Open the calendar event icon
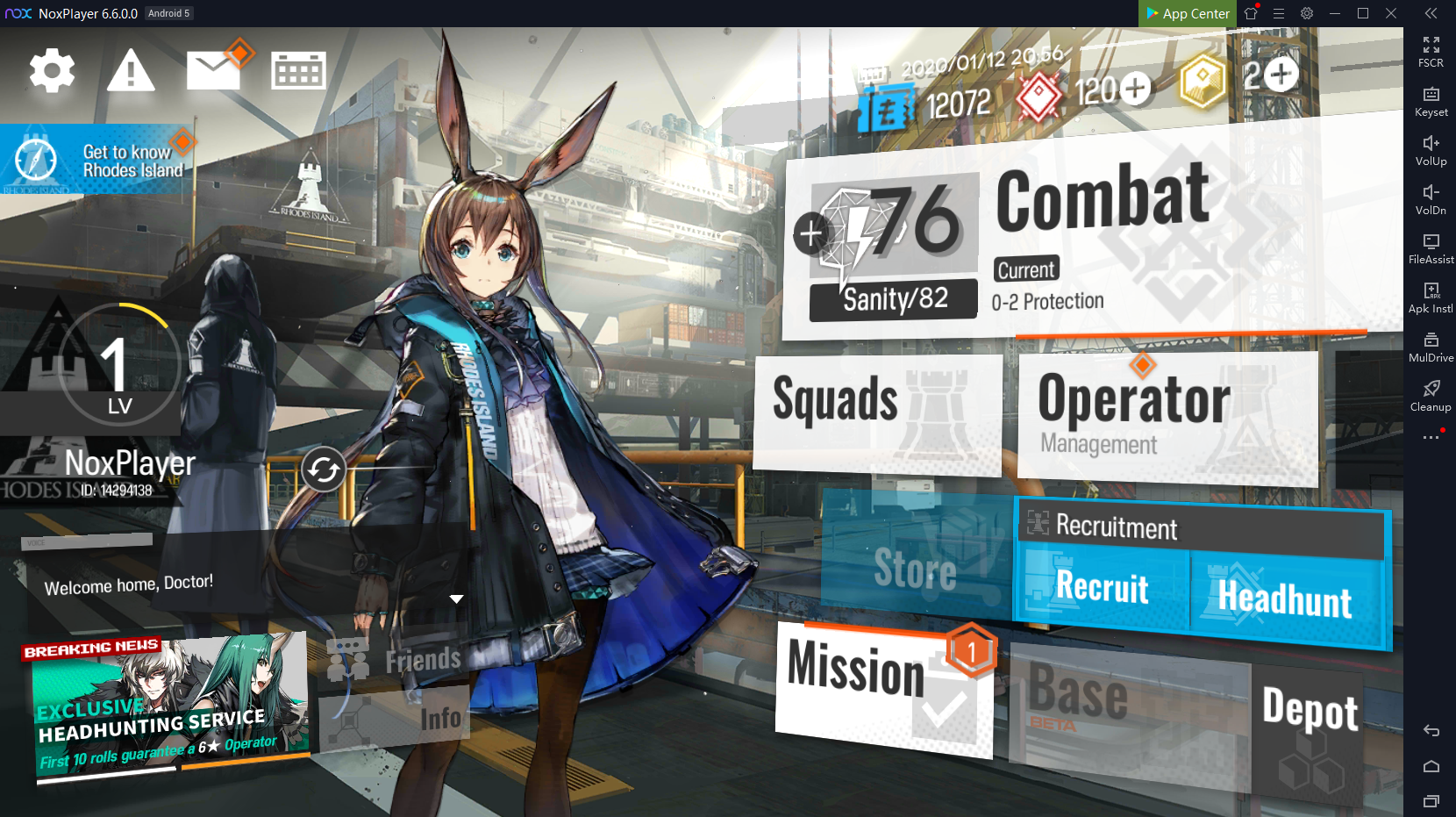Screen dimensions: 1456x817 pyautogui.click(x=298, y=71)
